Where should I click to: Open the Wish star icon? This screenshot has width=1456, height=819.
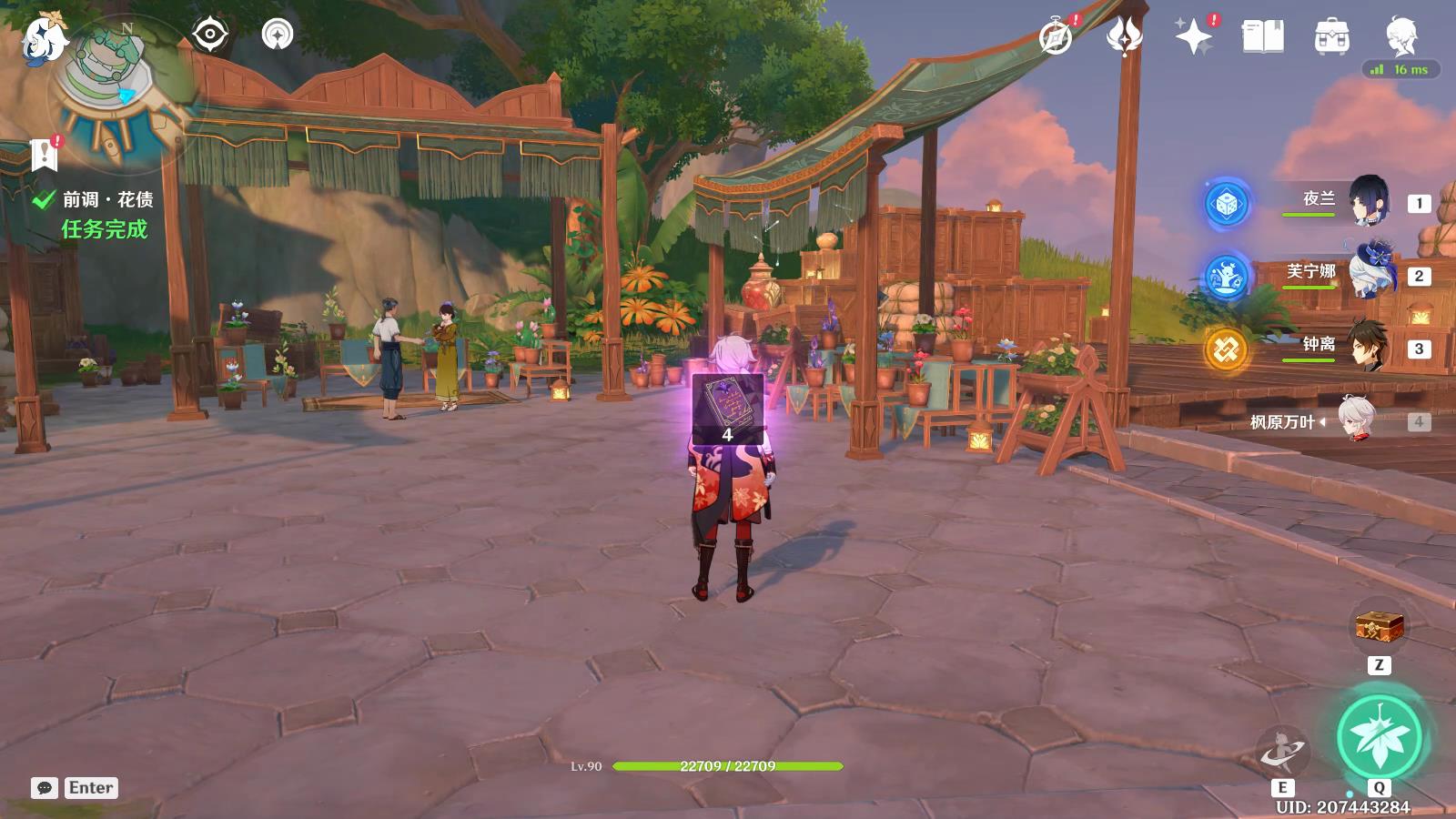[1193, 37]
